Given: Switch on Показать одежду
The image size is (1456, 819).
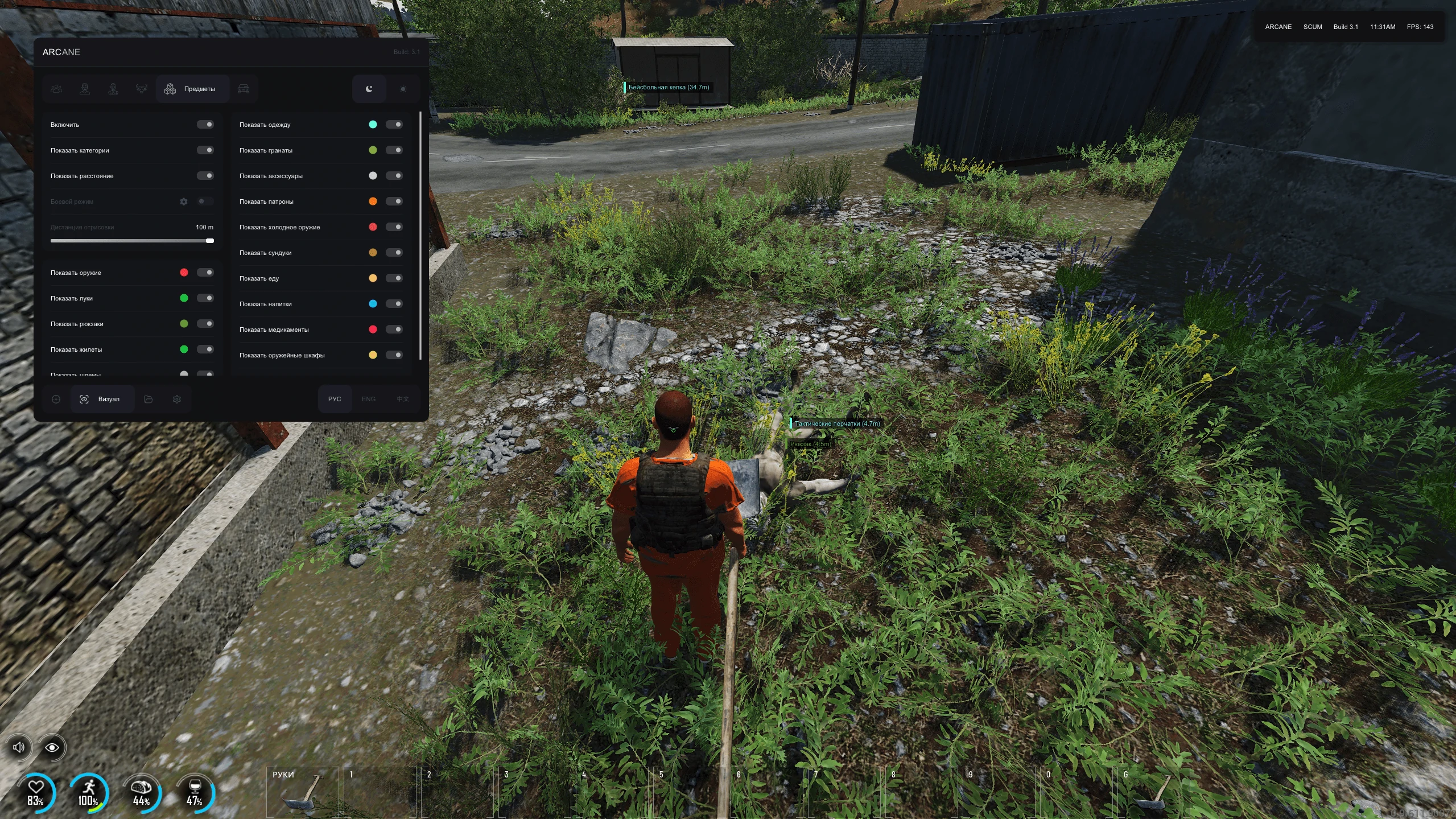Looking at the screenshot, I should (x=394, y=125).
